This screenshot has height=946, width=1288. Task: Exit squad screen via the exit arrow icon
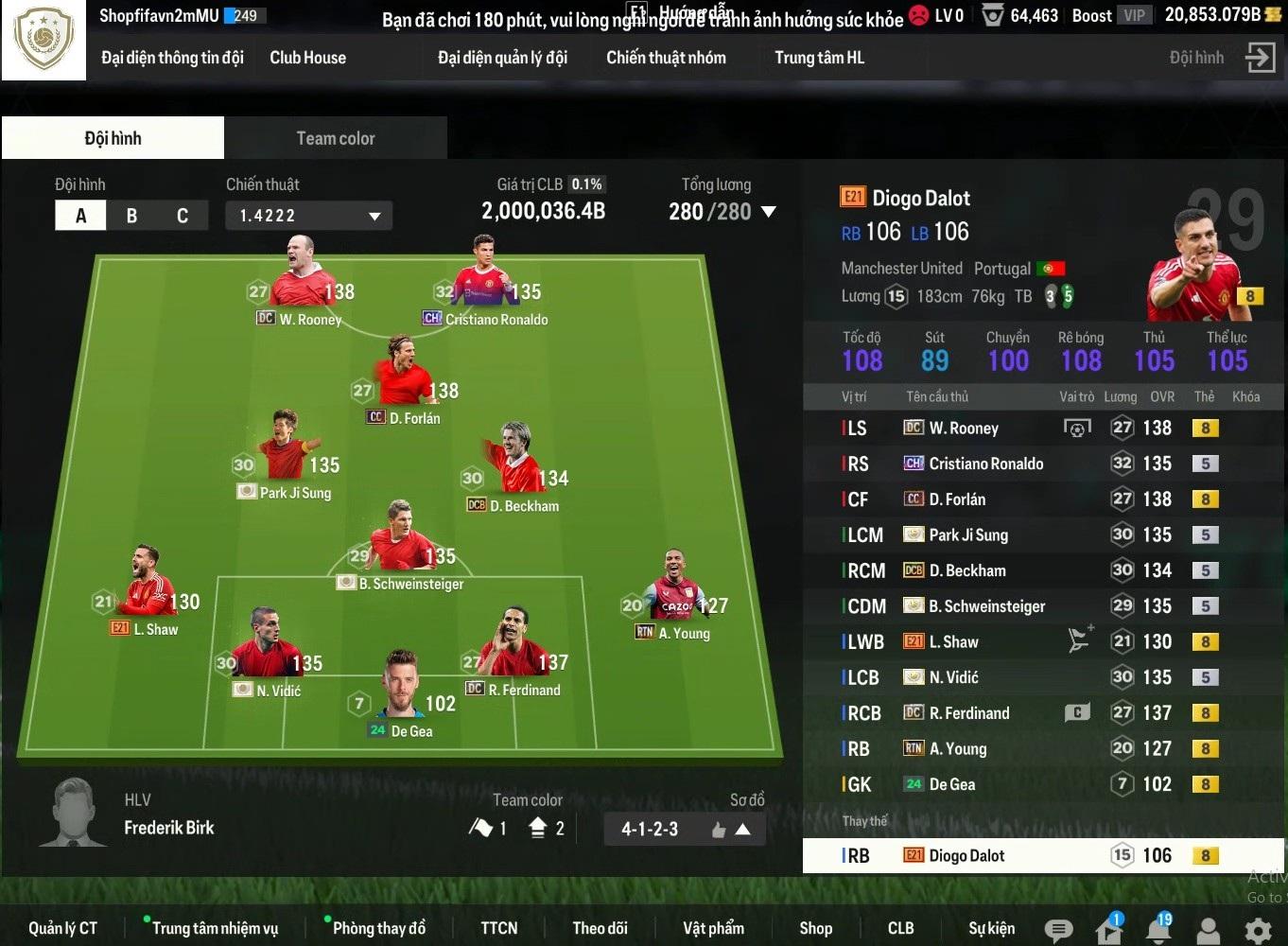[x=1260, y=58]
